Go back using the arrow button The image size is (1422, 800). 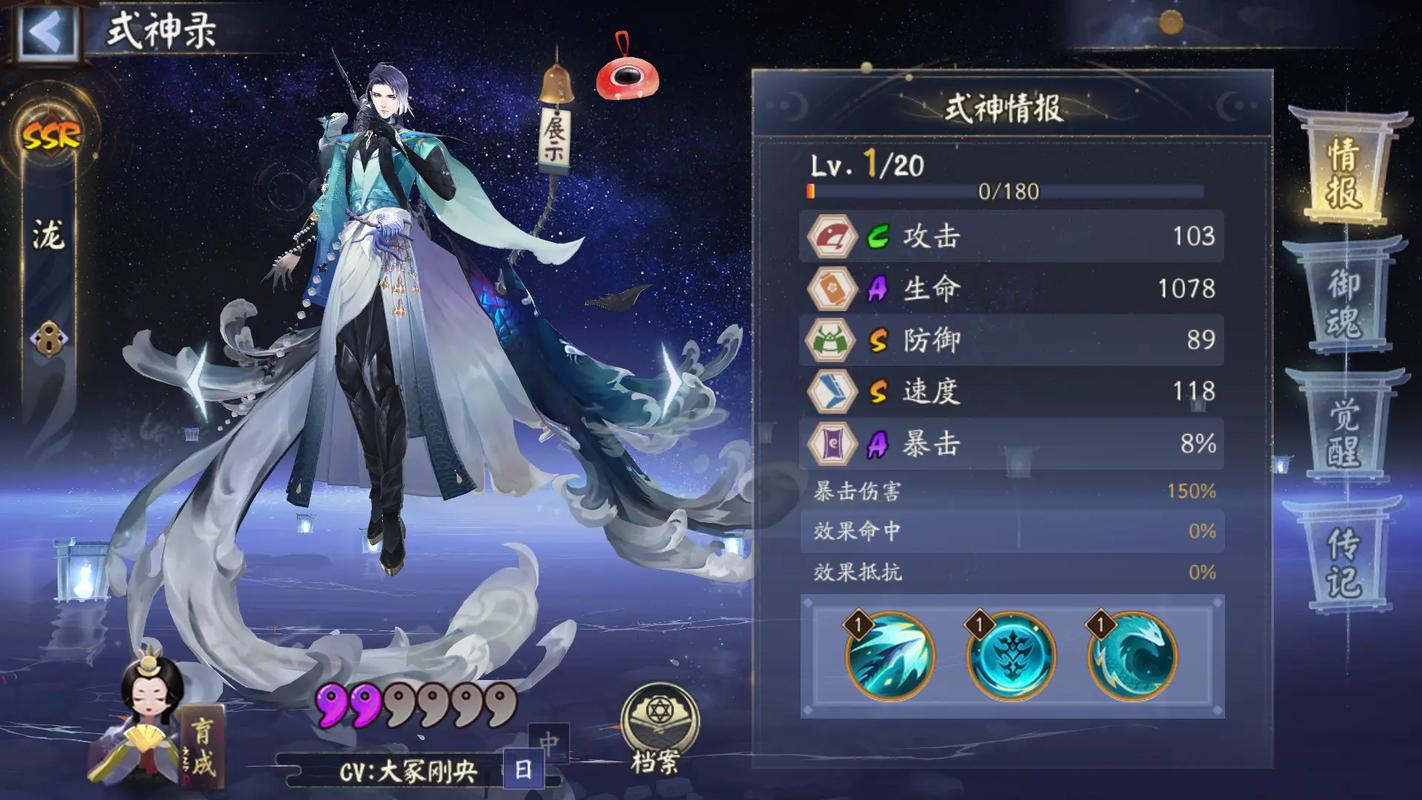[x=45, y=32]
